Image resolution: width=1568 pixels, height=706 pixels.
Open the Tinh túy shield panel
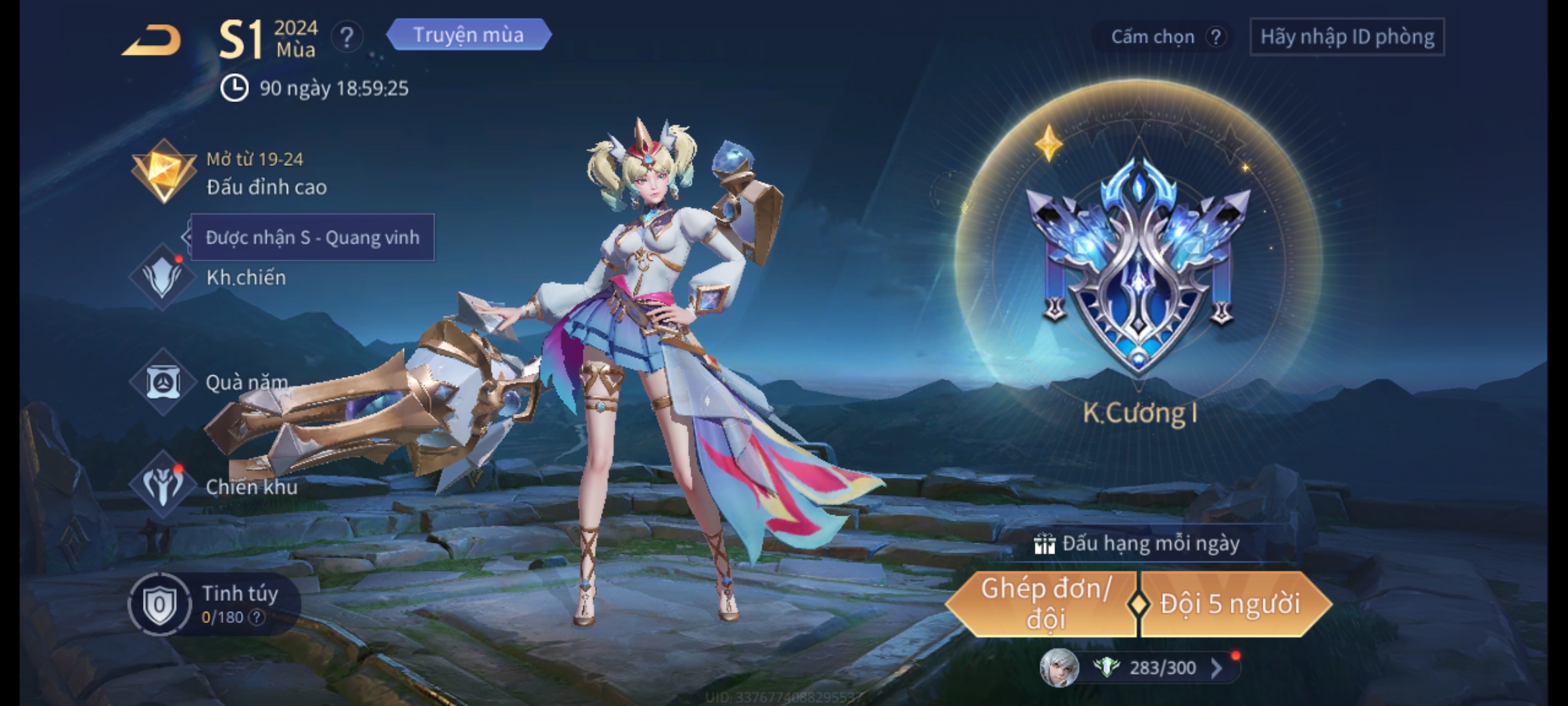pos(159,605)
